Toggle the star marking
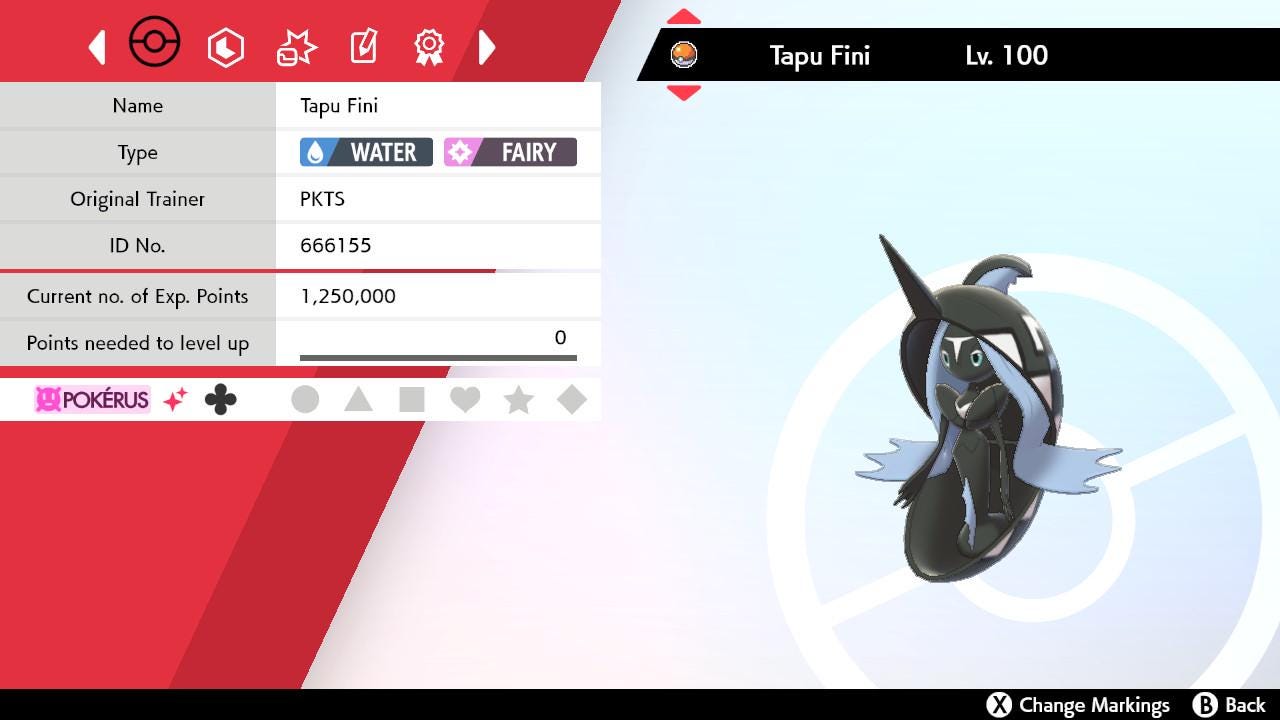This screenshot has height=720, width=1280. (x=518, y=400)
